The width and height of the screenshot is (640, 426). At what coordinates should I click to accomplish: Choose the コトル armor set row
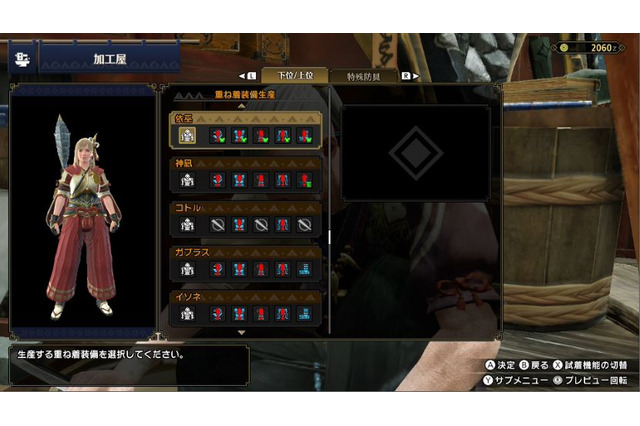(x=245, y=218)
